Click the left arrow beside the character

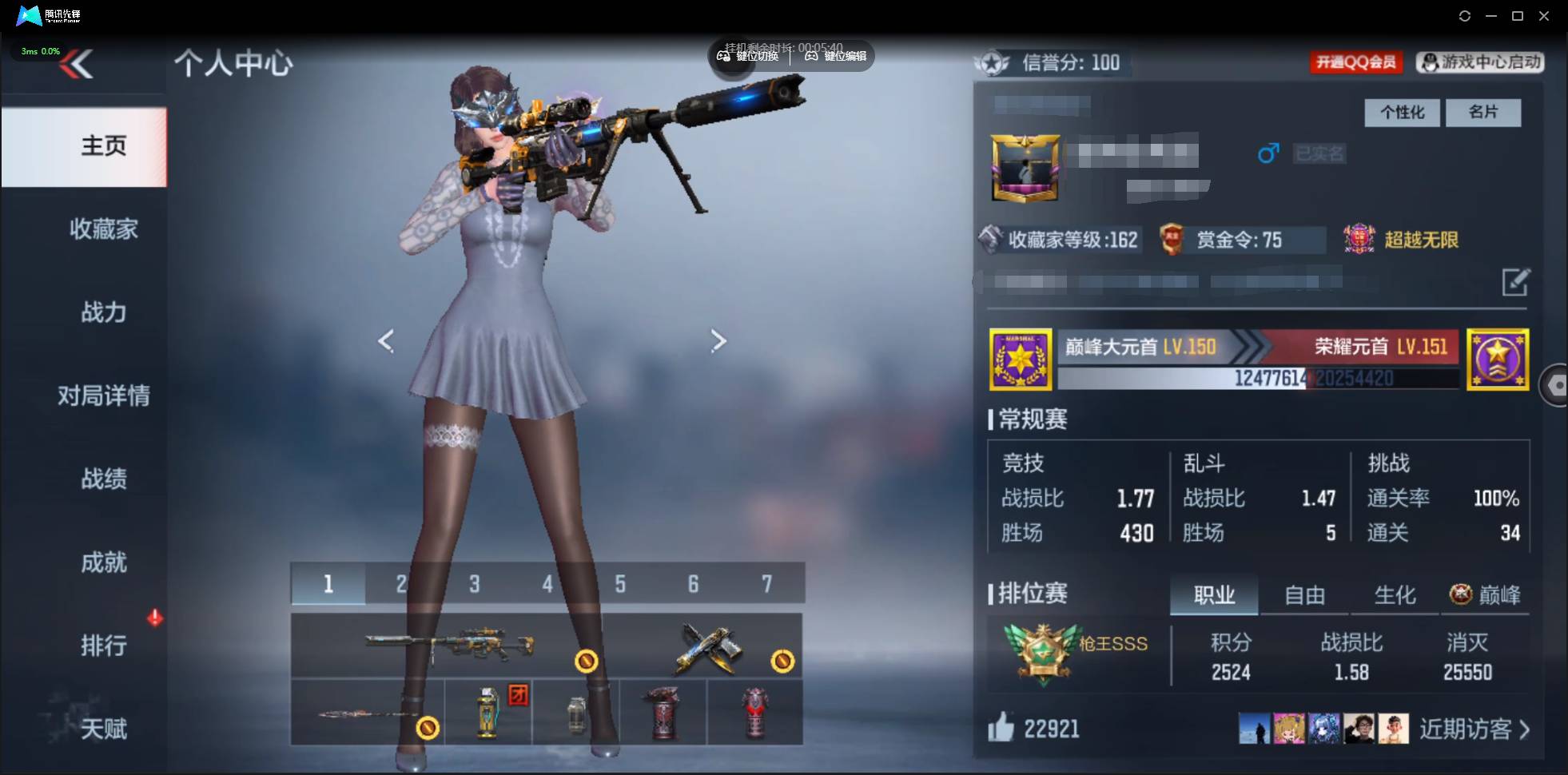(x=387, y=340)
